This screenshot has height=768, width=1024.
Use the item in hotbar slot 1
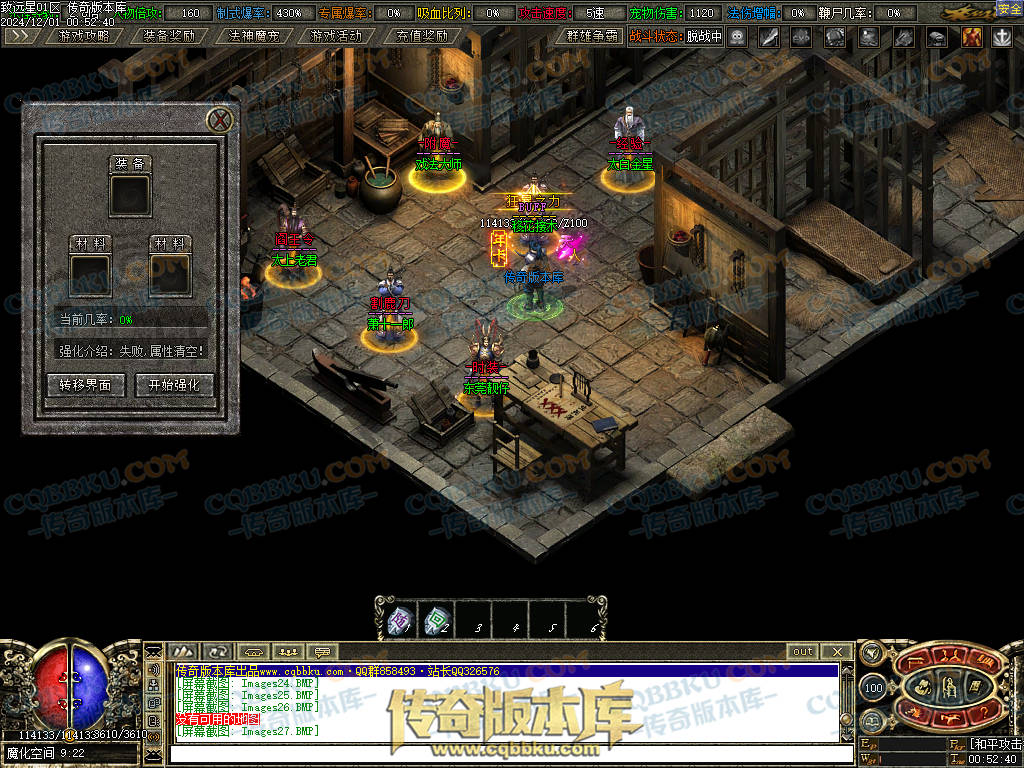(399, 621)
